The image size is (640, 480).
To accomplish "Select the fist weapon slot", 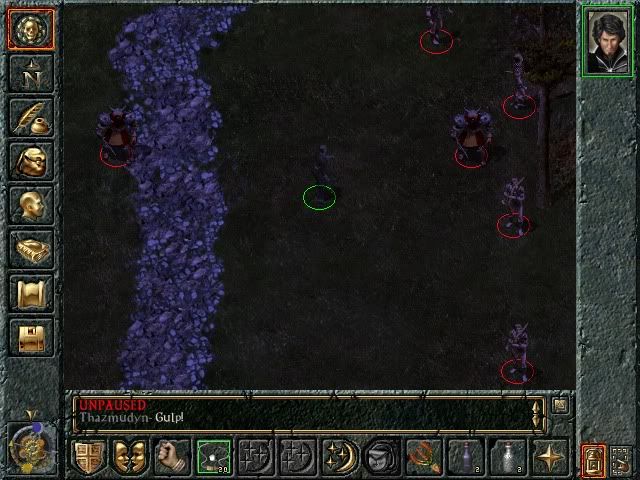I will pyautogui.click(x=172, y=457).
